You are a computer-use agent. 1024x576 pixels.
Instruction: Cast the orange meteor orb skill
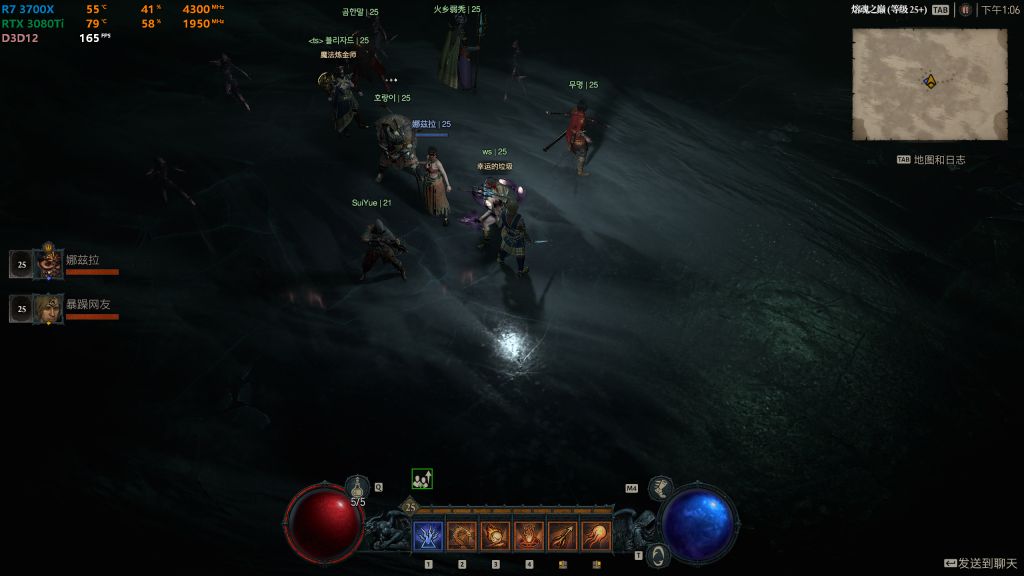pyautogui.click(x=597, y=536)
